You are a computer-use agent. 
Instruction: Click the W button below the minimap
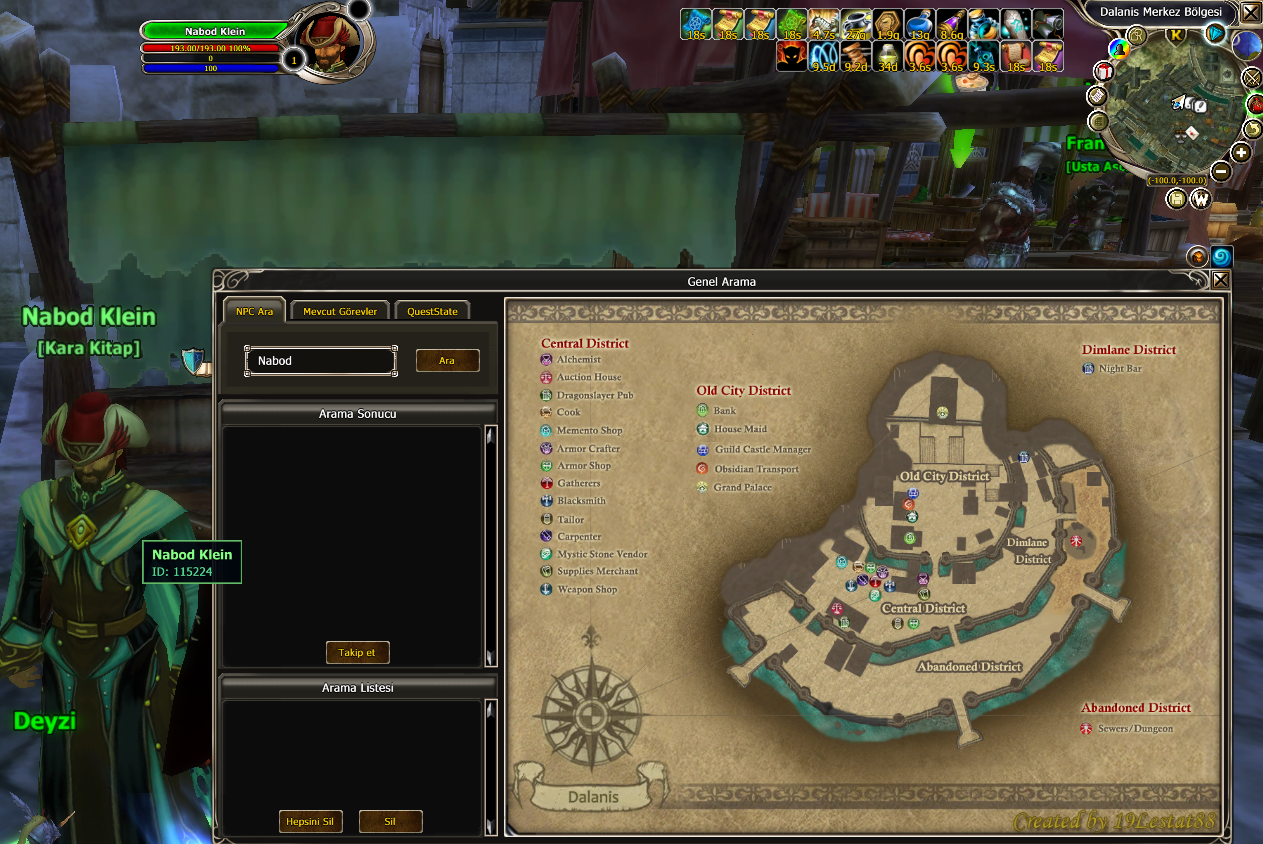[x=1200, y=199]
